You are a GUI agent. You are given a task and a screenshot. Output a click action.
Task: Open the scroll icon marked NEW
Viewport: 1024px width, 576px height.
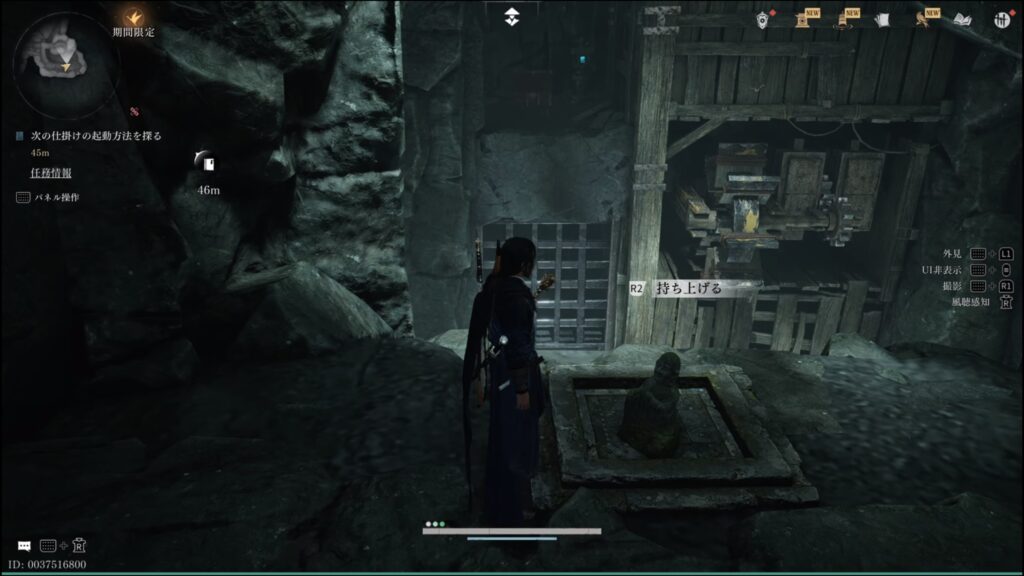(x=802, y=19)
